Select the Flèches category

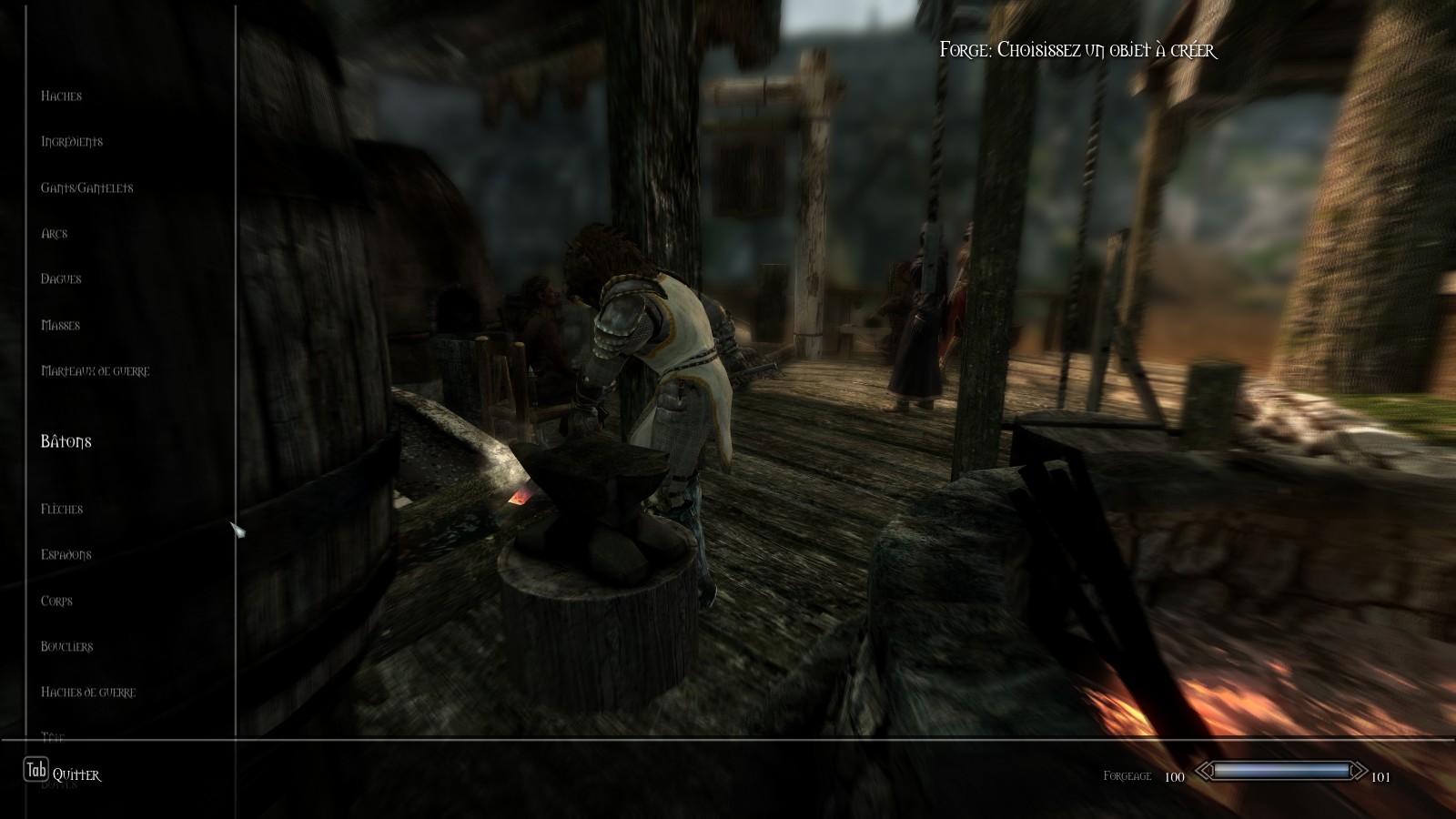(62, 510)
